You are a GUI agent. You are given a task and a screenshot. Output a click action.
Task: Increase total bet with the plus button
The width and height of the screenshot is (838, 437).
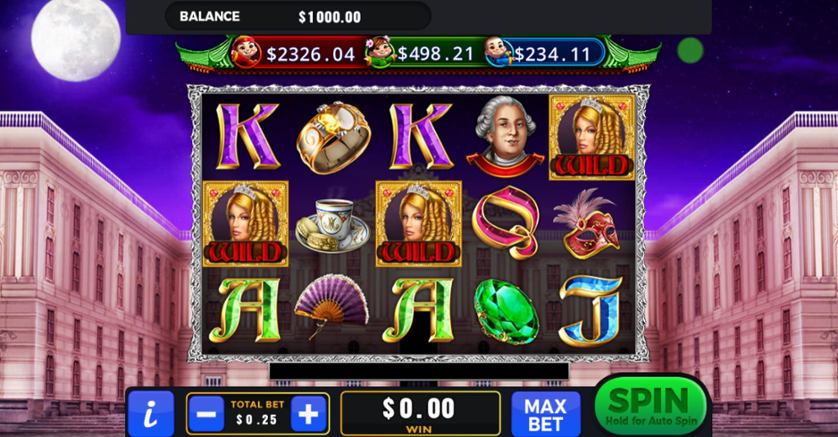[x=310, y=412]
